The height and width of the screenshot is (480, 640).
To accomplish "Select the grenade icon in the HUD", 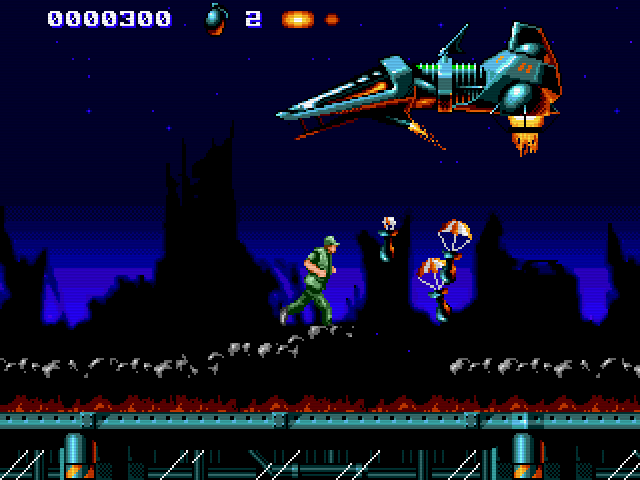I will (x=216, y=20).
